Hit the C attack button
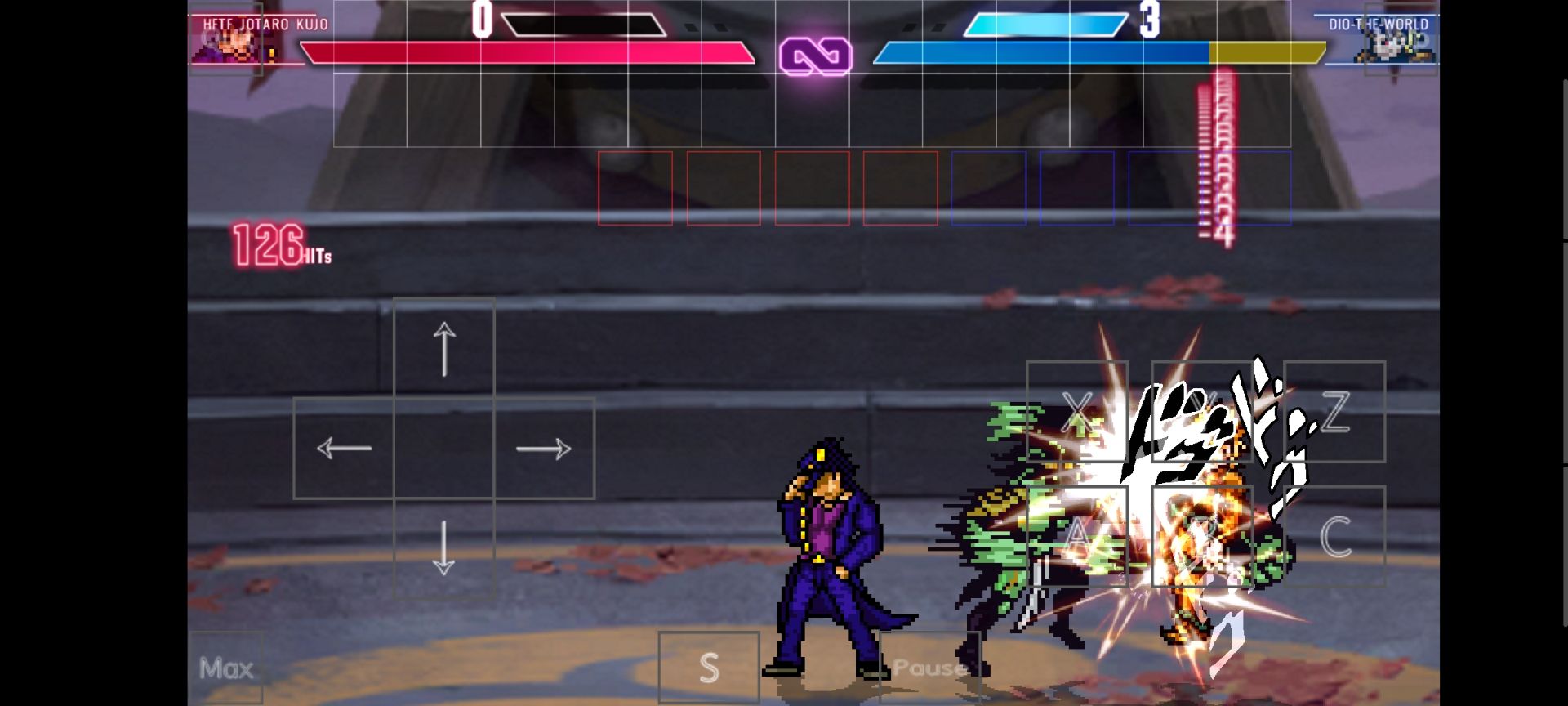The width and height of the screenshot is (1568, 706). (x=1334, y=536)
